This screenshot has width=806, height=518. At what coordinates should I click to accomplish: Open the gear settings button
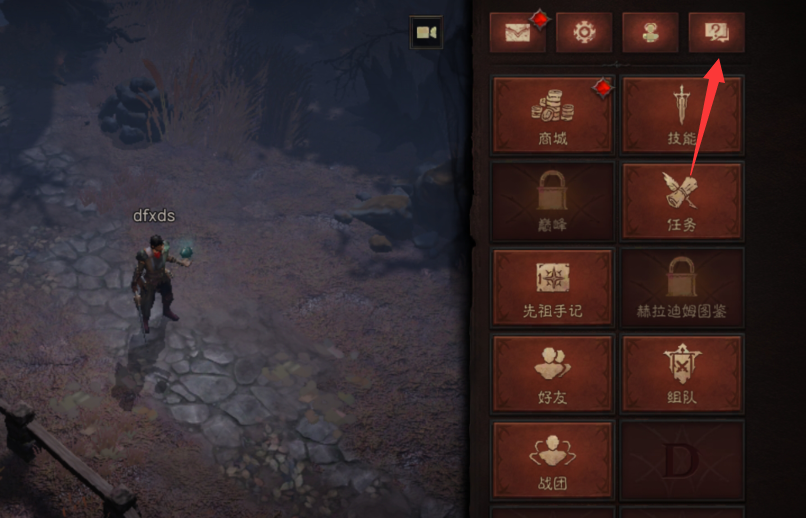[584, 33]
